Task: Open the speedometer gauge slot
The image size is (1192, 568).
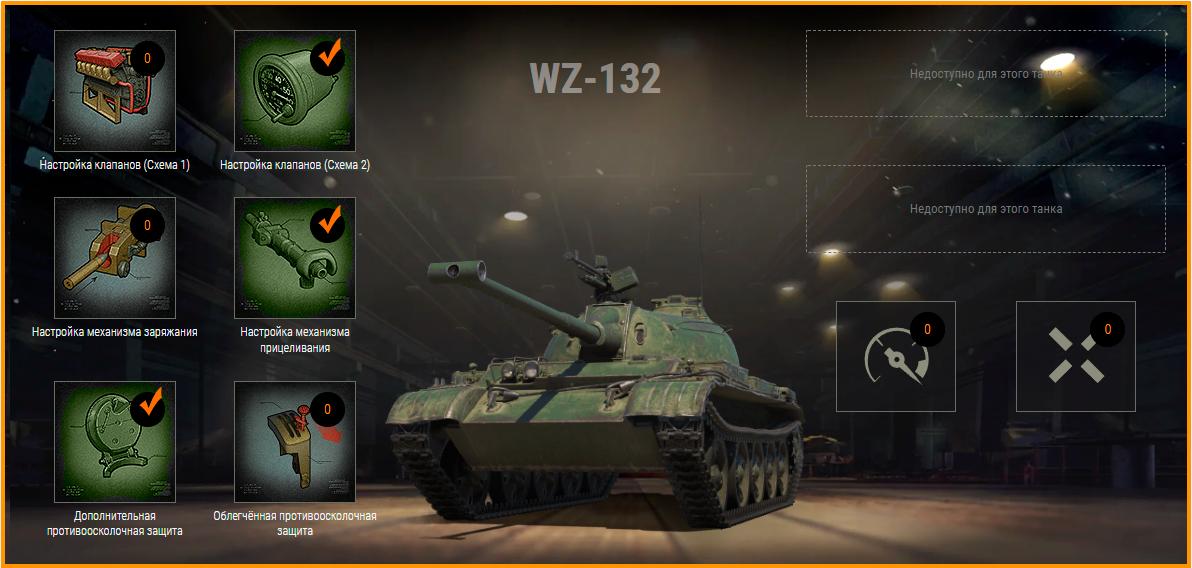Action: click(x=895, y=356)
